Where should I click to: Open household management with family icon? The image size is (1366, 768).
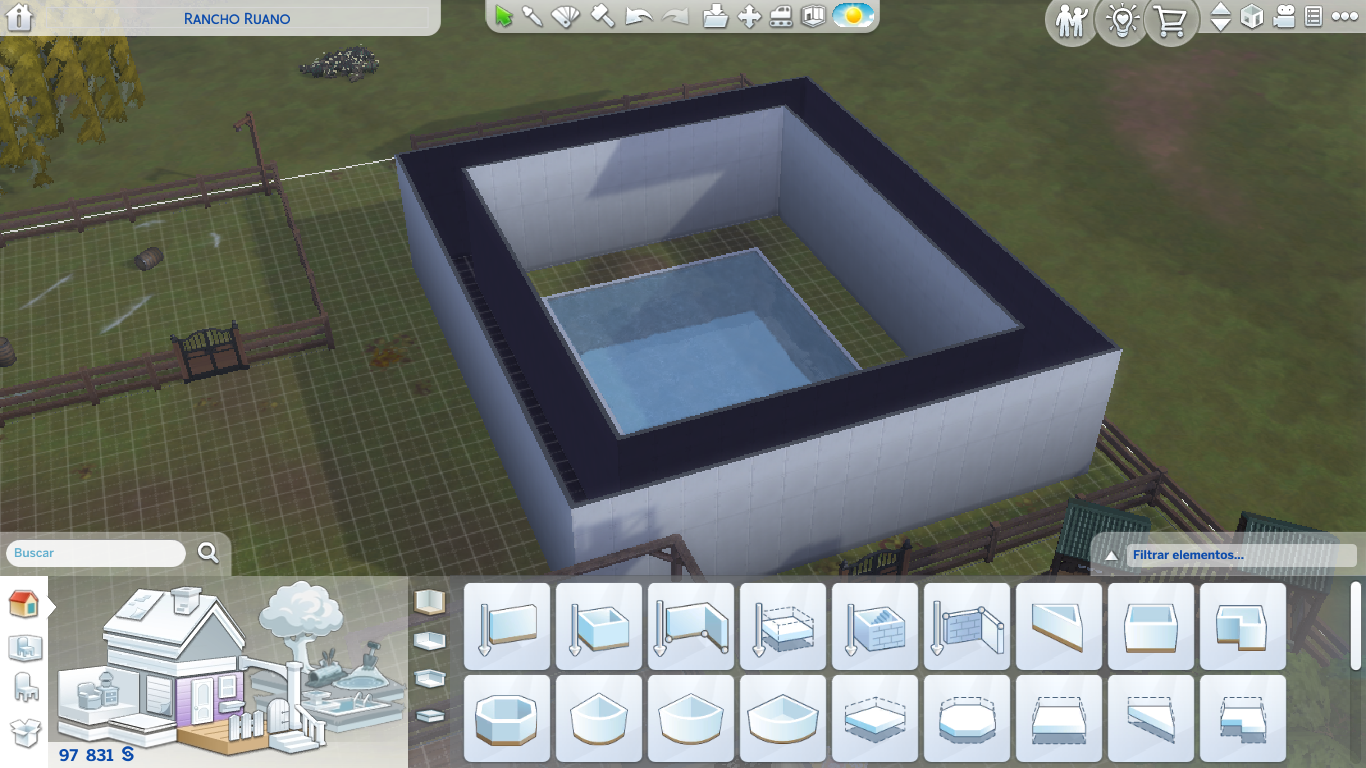[1070, 22]
